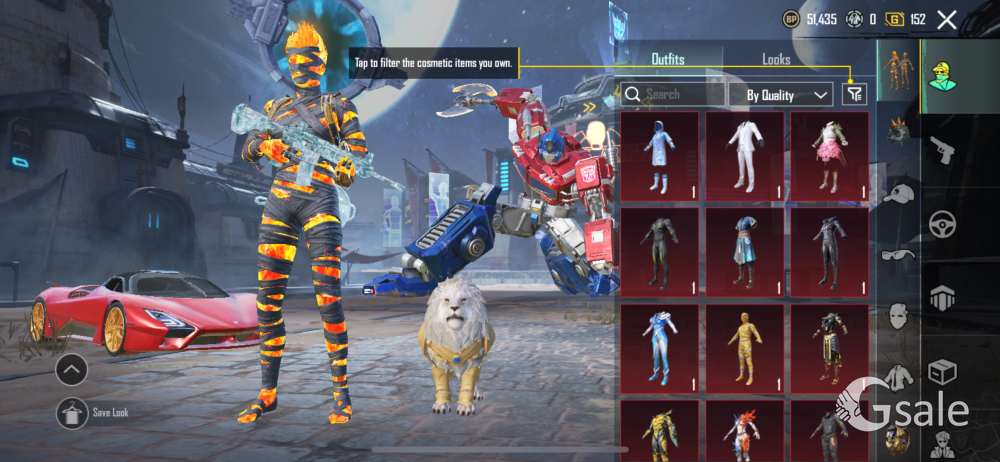Switch to the pistol weapons section
Viewport: 1000px width, 462px height.
click(x=943, y=151)
